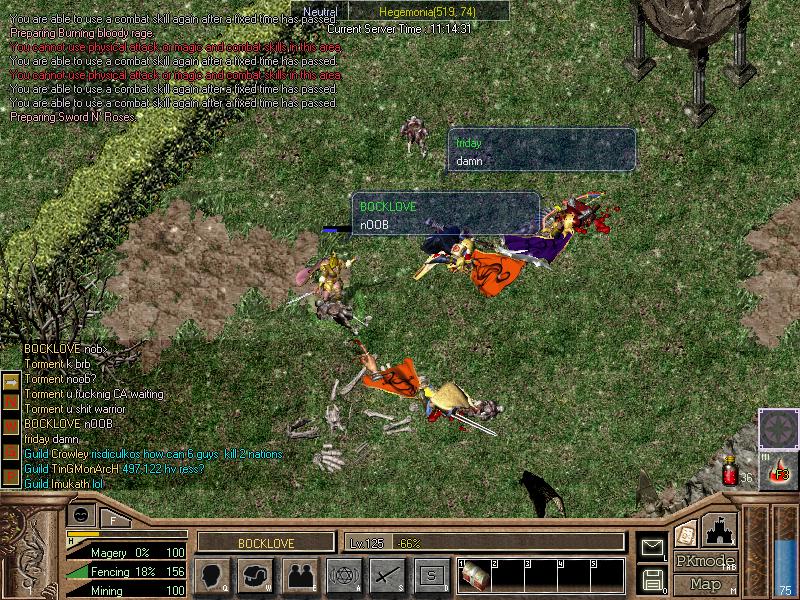Switch to the F tab
The width and height of the screenshot is (800, 600).
(x=113, y=519)
